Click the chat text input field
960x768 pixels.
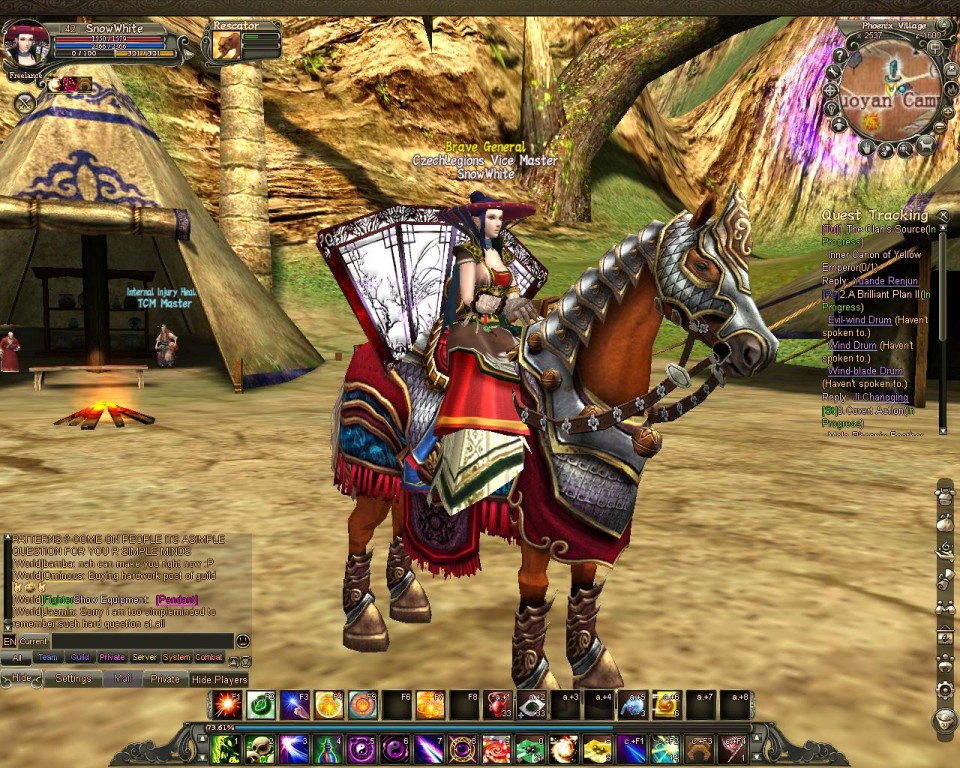(142, 641)
